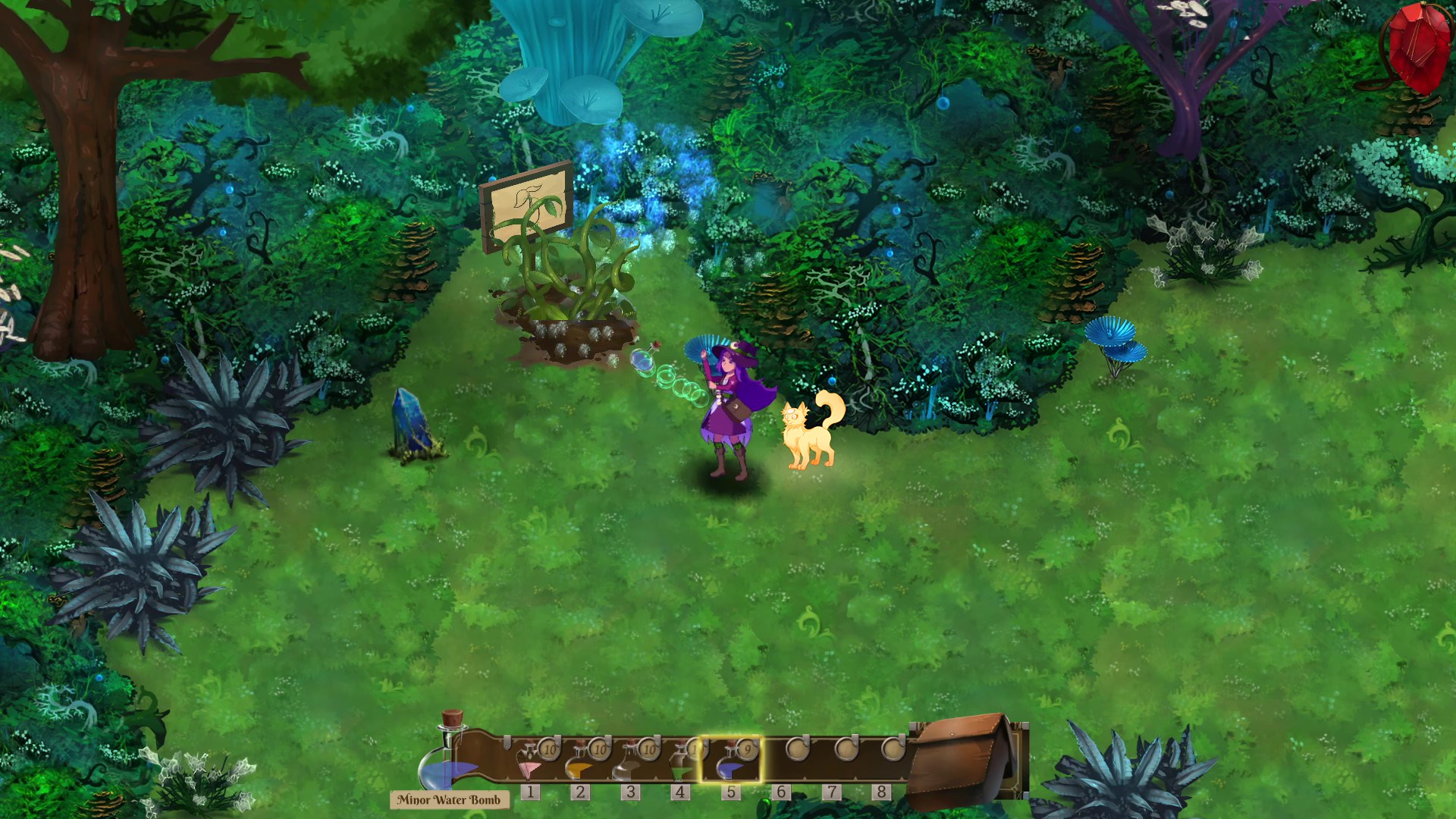Select the pink potion in hotbar slot 1
The width and height of the screenshot is (1456, 819).
tap(530, 764)
